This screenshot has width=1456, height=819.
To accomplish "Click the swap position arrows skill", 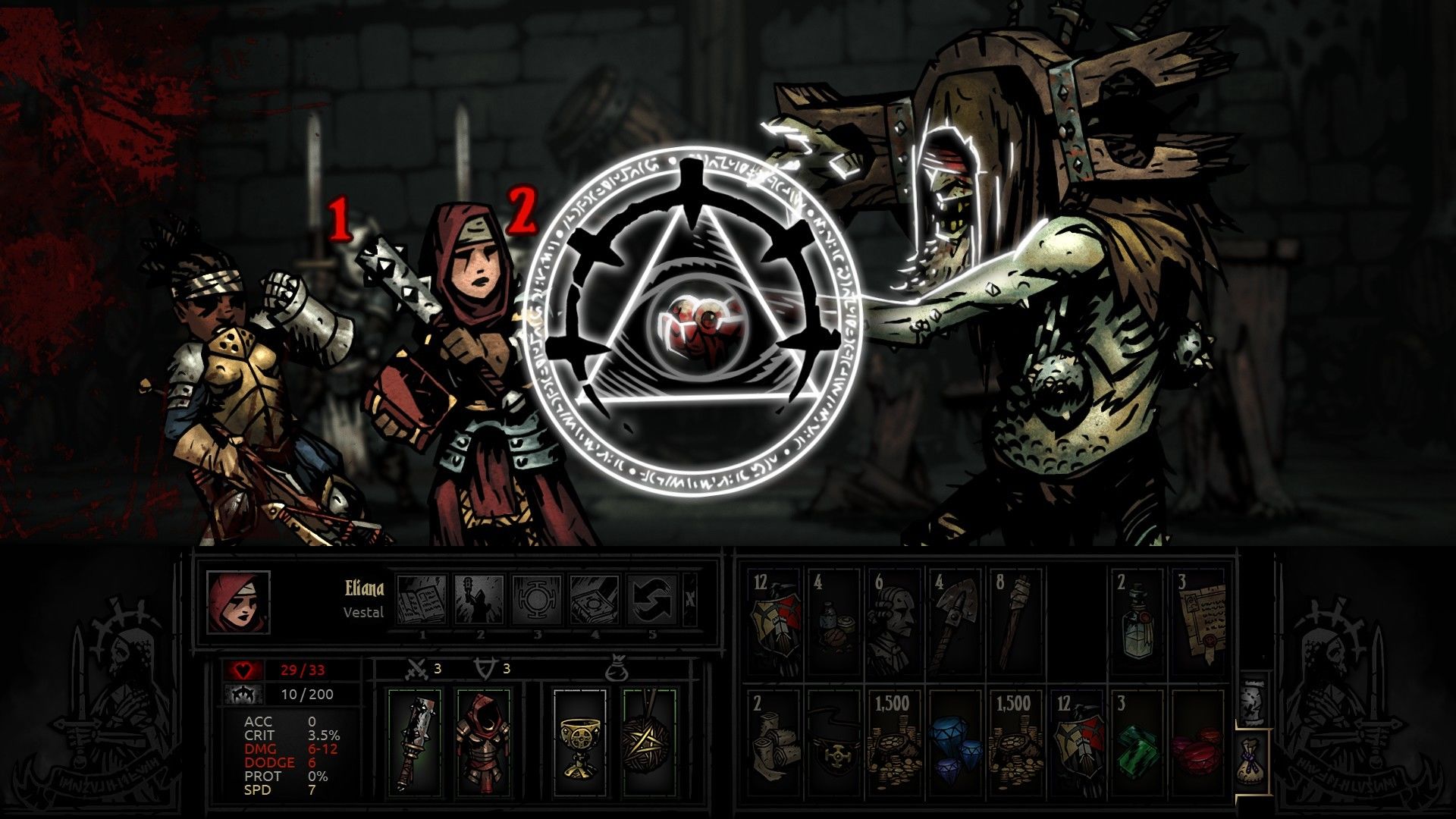I will coord(651,600).
